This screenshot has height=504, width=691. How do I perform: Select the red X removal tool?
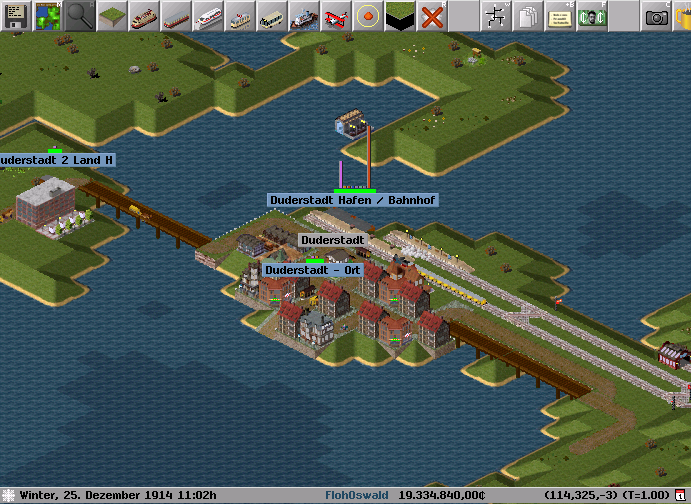(432, 15)
